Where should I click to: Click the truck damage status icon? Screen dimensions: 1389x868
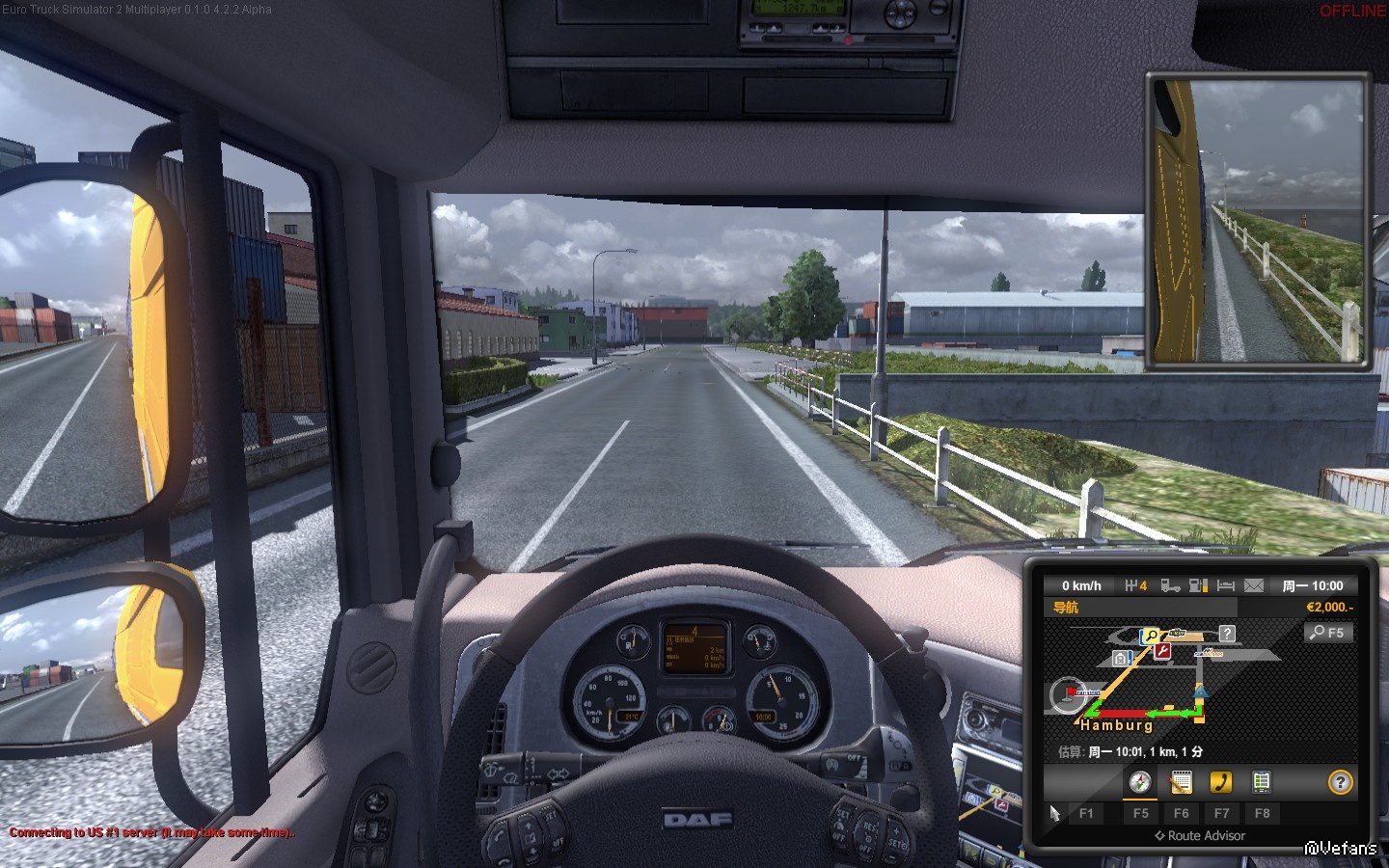point(1170,585)
